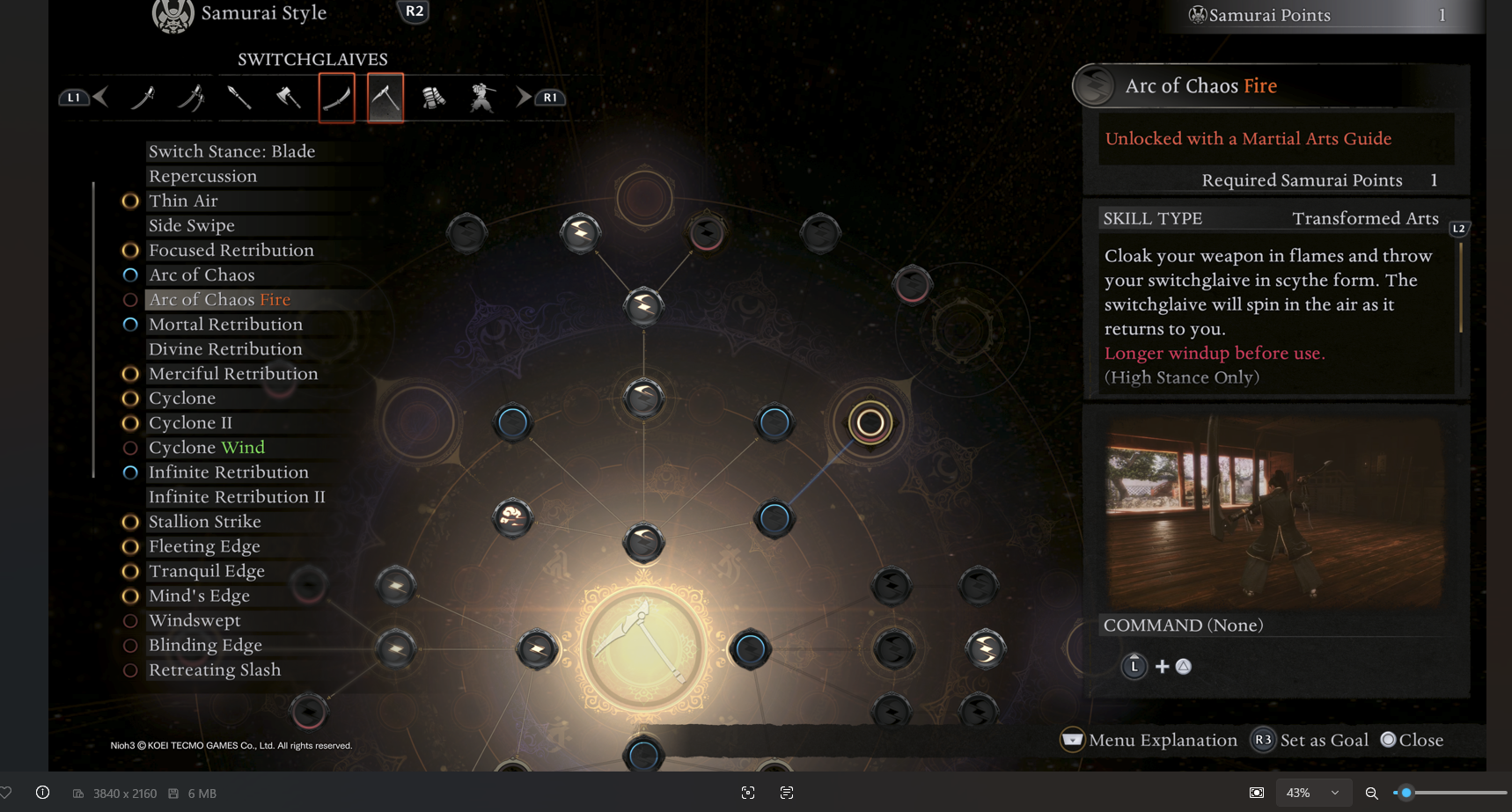Viewport: 1512px width, 812px height.
Task: Select the highlighted gold ring skill node
Action: click(870, 423)
